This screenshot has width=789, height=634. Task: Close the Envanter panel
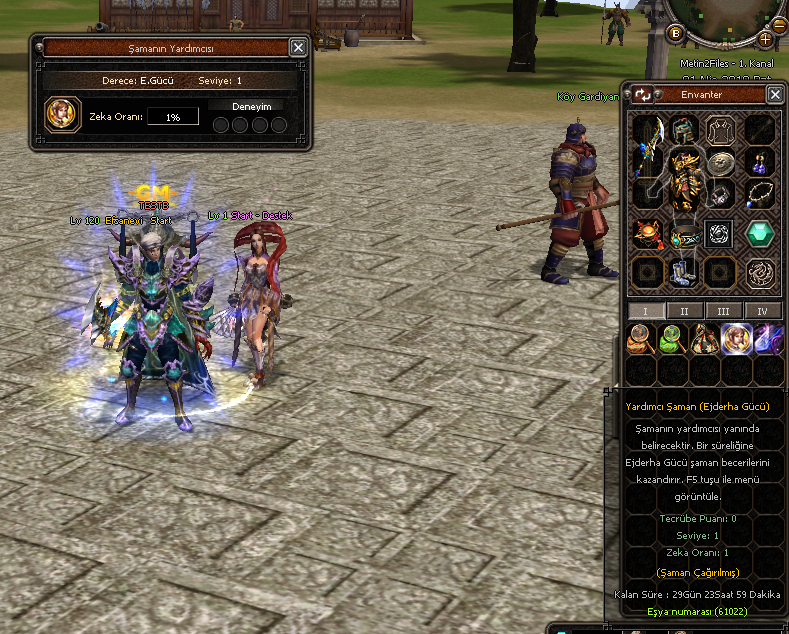tap(775, 94)
